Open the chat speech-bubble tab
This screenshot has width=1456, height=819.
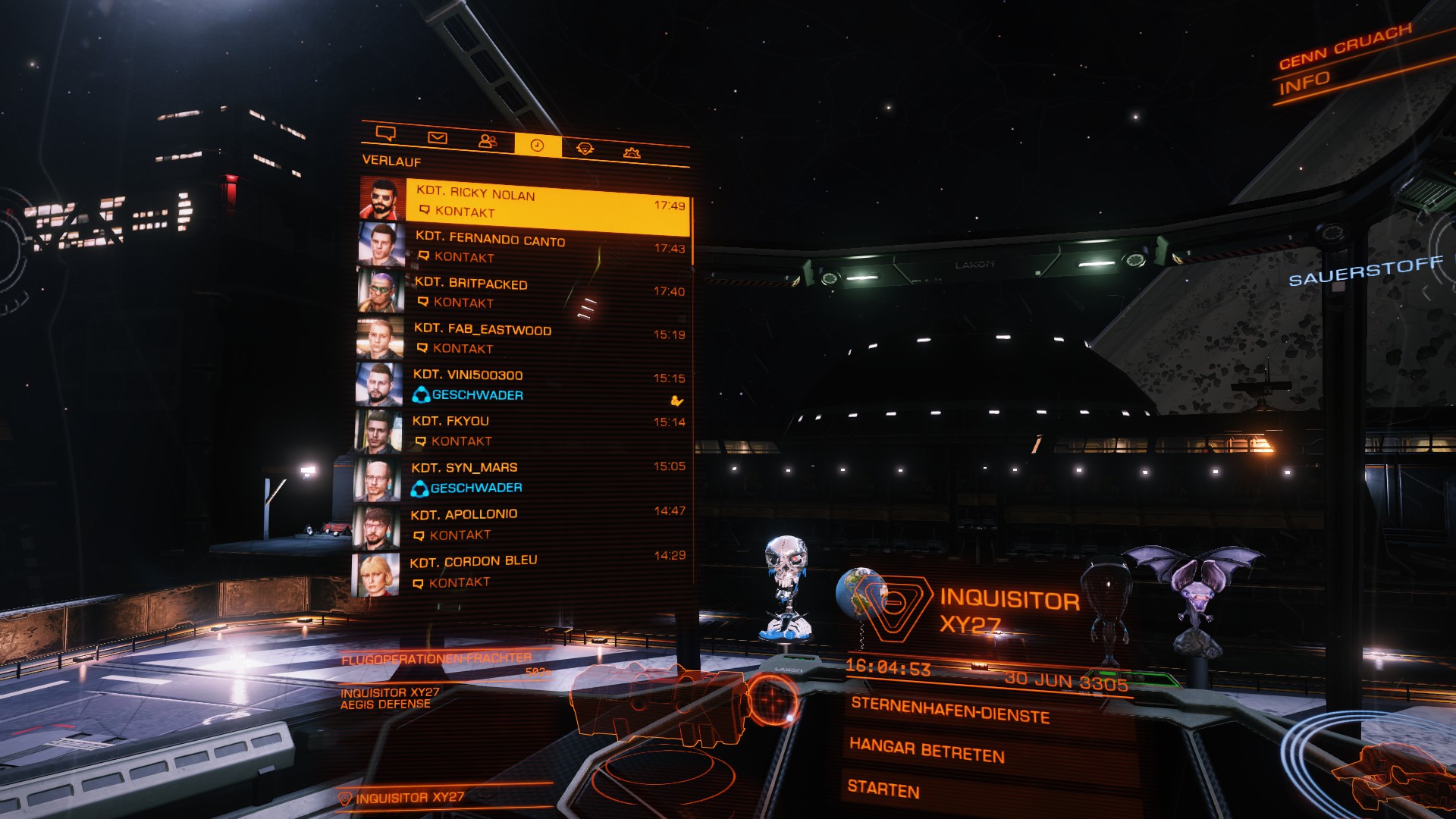(386, 134)
